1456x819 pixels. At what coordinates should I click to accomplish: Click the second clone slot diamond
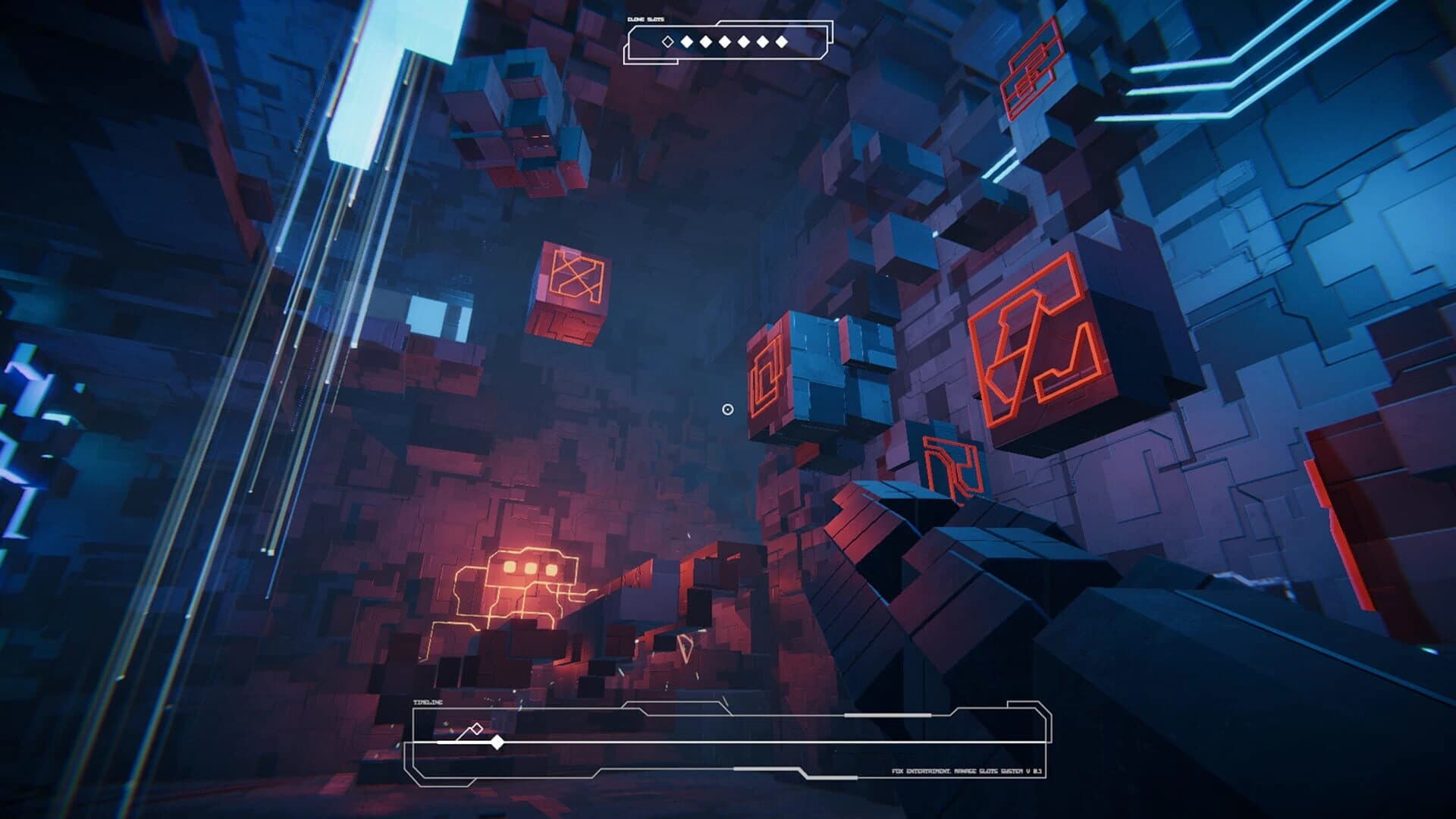[x=687, y=42]
